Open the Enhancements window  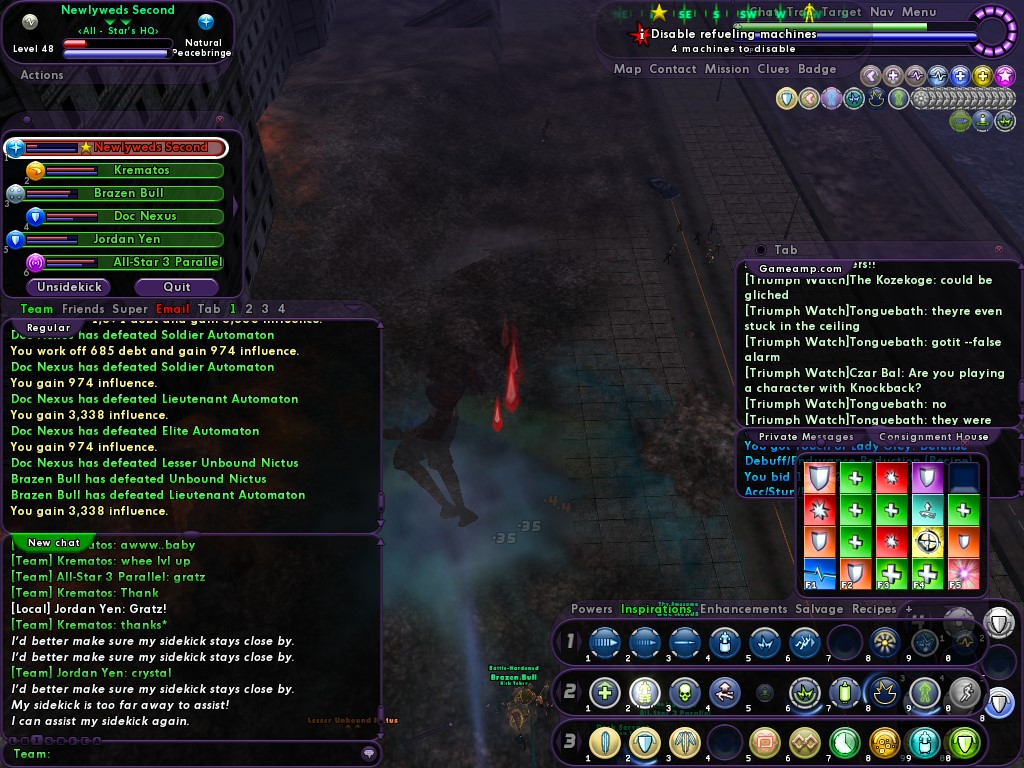coord(743,609)
